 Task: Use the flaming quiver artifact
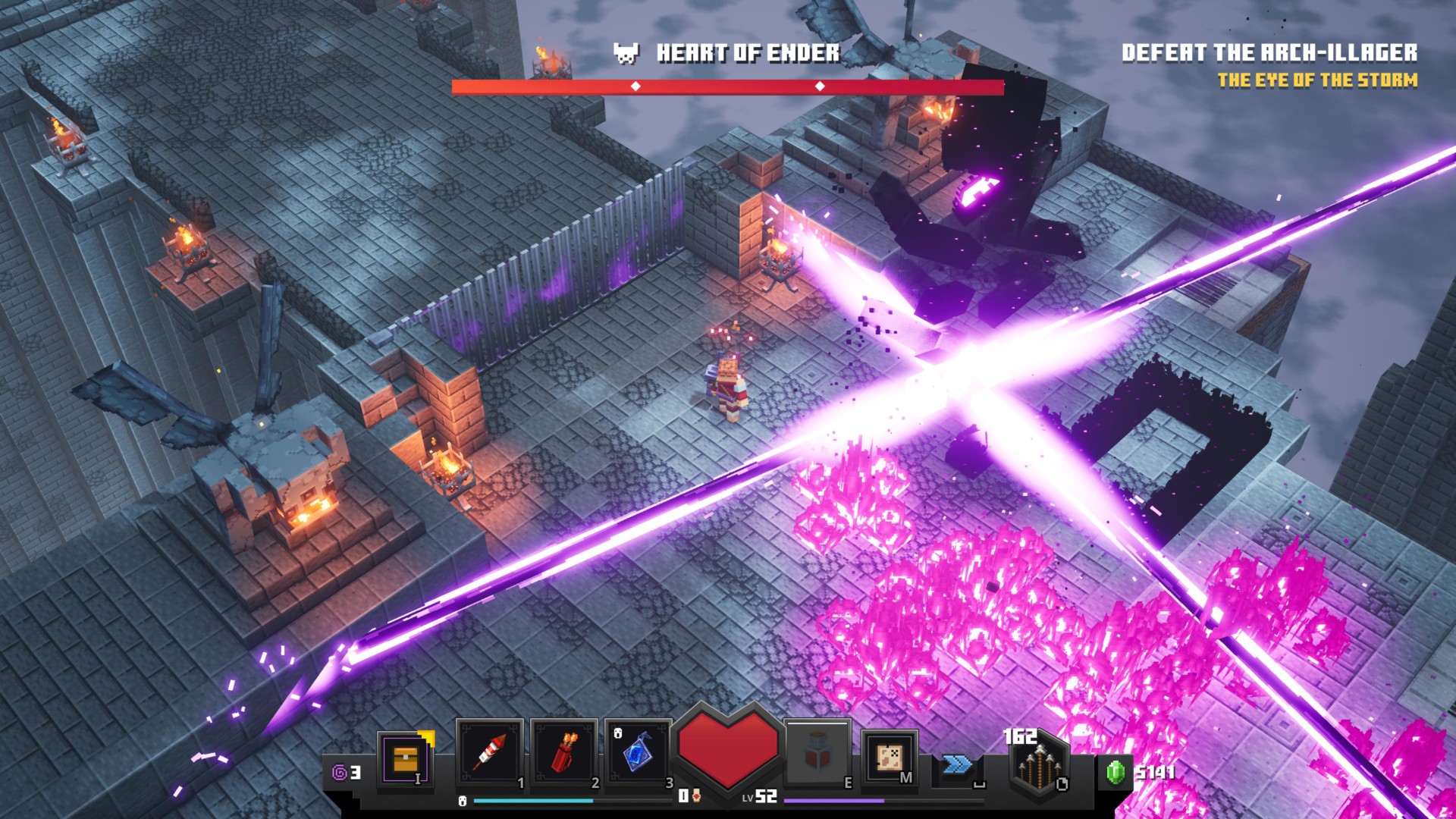[x=563, y=753]
